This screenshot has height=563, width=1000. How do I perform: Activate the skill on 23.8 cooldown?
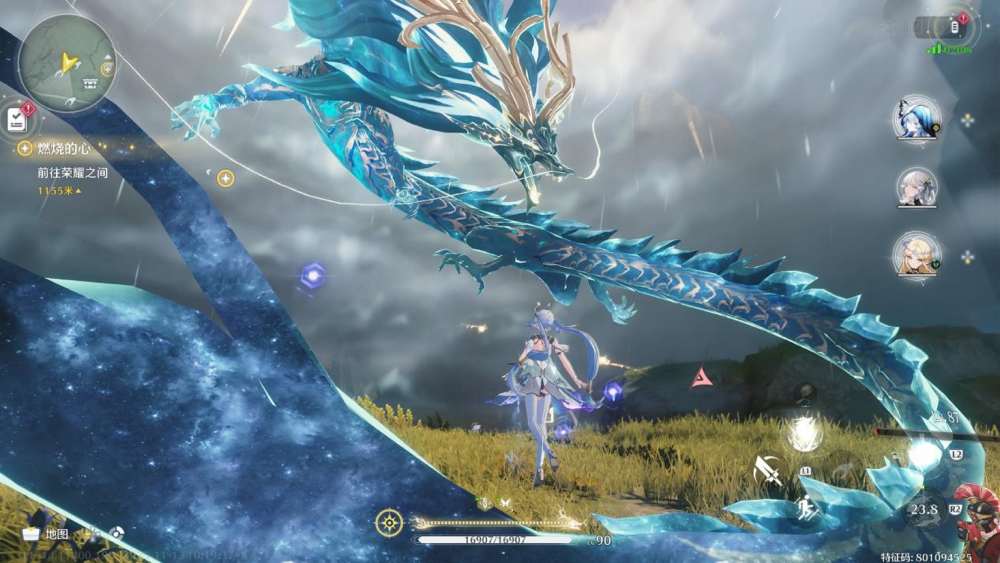tap(924, 509)
